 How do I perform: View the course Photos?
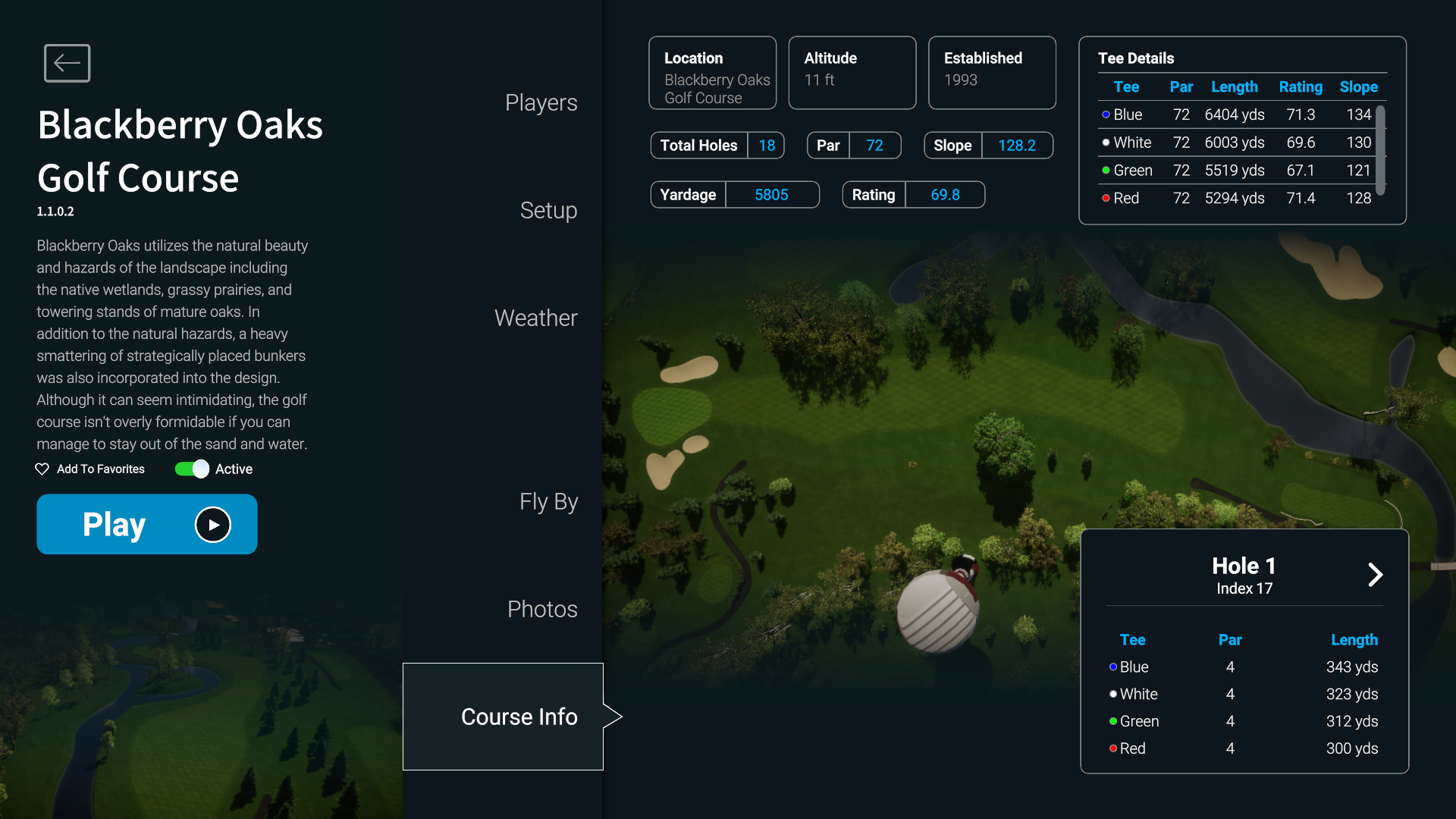click(x=542, y=610)
